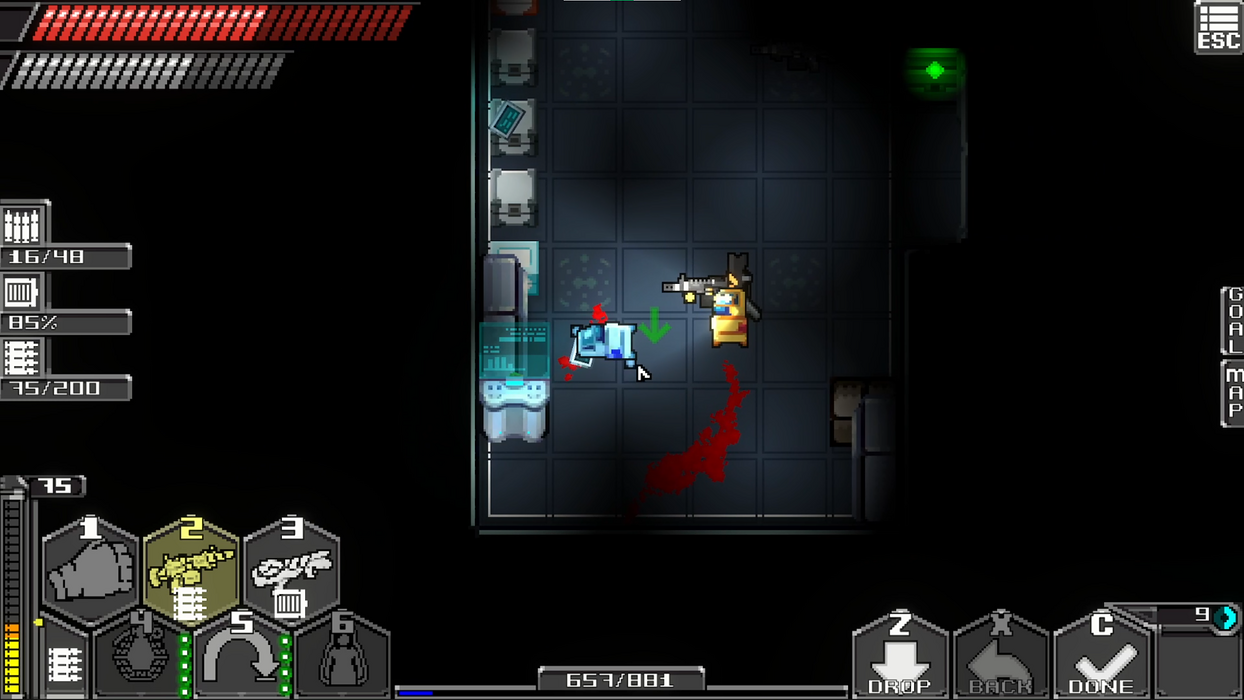Confirm with the DONE checkmark button
Viewport: 1244px width, 700px height.
[x=1101, y=657]
